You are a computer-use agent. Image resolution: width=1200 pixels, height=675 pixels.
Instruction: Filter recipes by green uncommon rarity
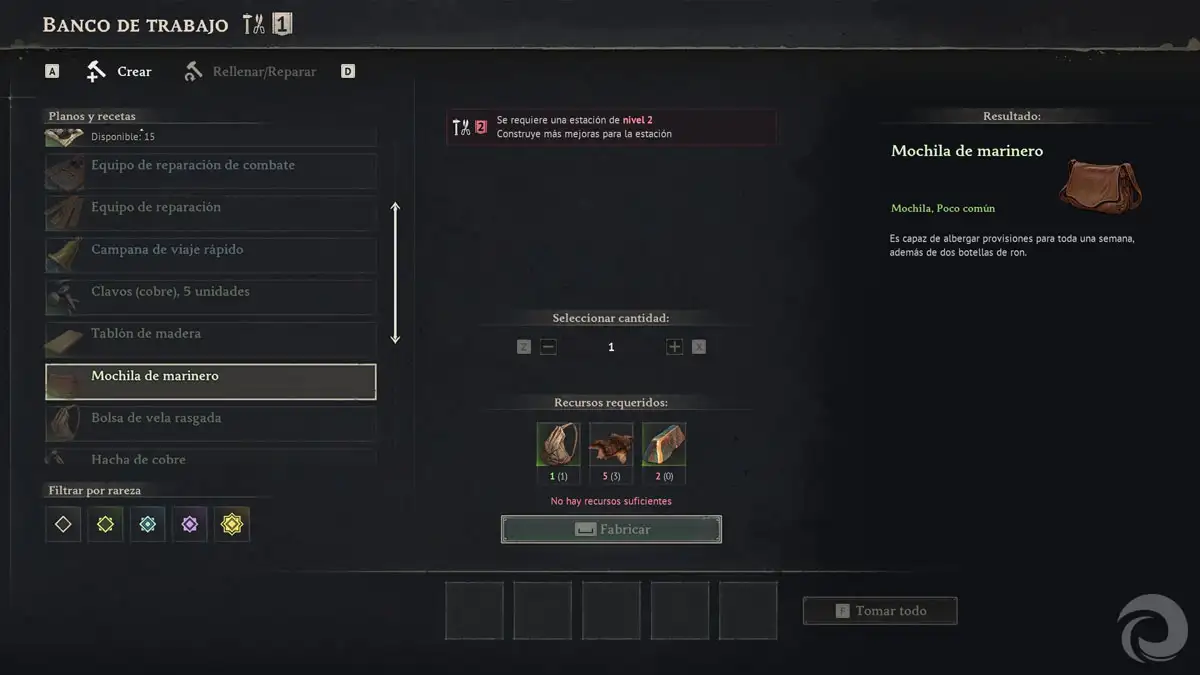click(x=105, y=524)
